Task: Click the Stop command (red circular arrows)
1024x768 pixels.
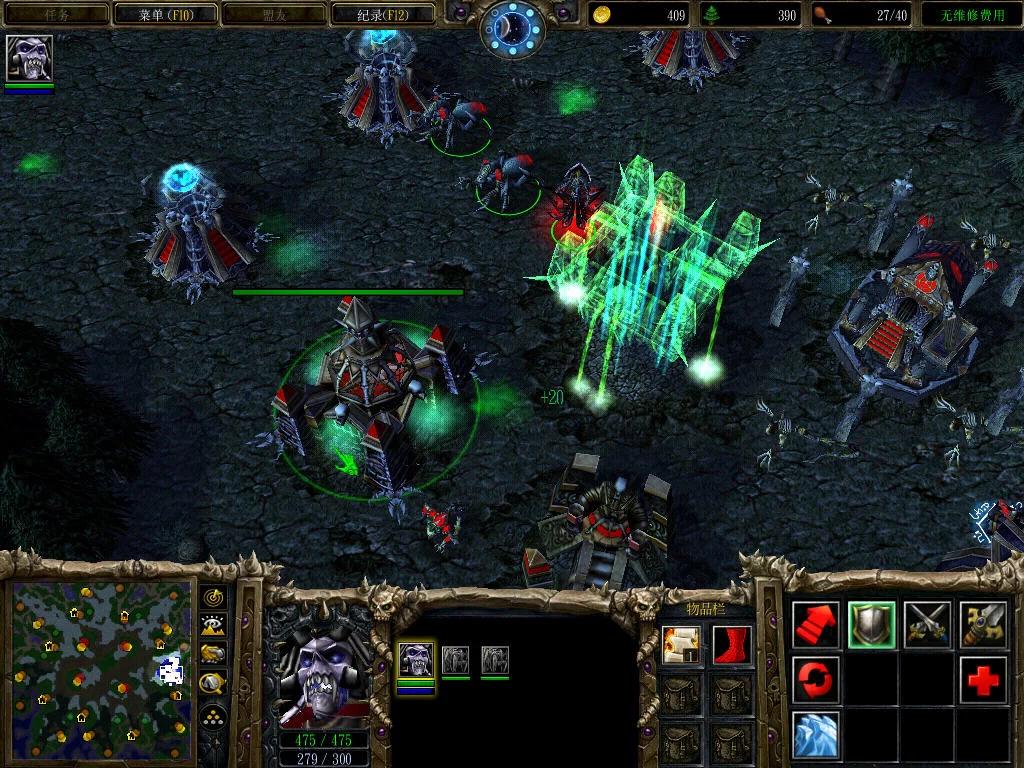Action: 816,680
